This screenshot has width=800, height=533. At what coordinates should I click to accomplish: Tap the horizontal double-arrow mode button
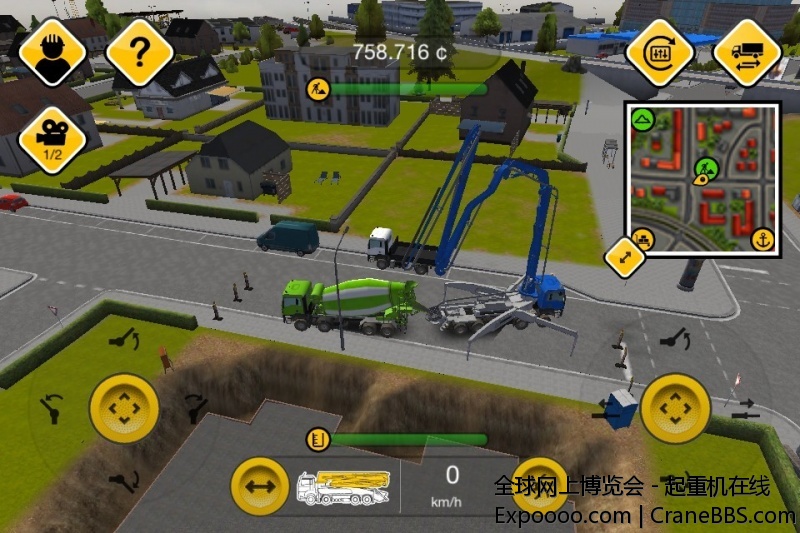click(260, 487)
